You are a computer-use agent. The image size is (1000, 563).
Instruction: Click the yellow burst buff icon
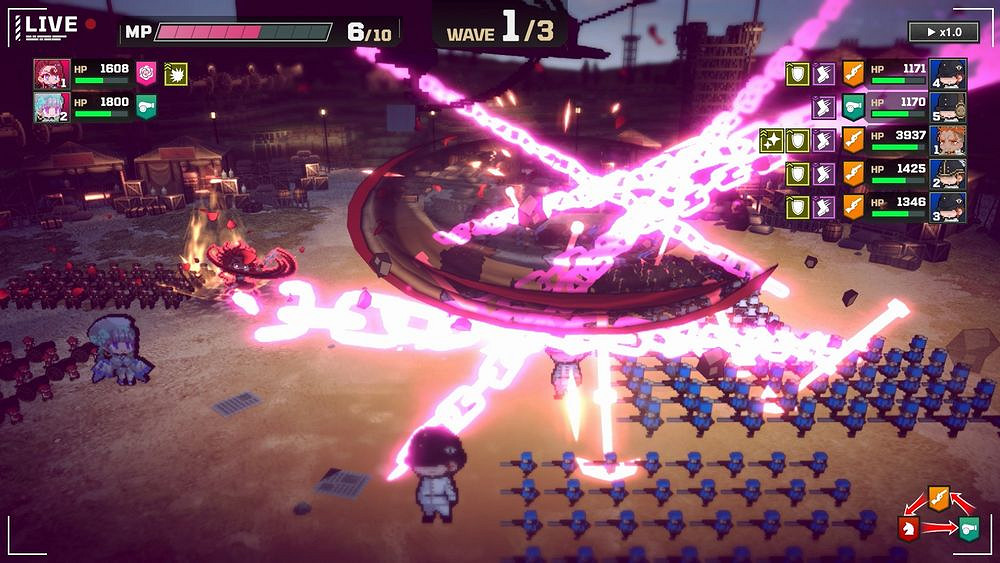pos(175,73)
